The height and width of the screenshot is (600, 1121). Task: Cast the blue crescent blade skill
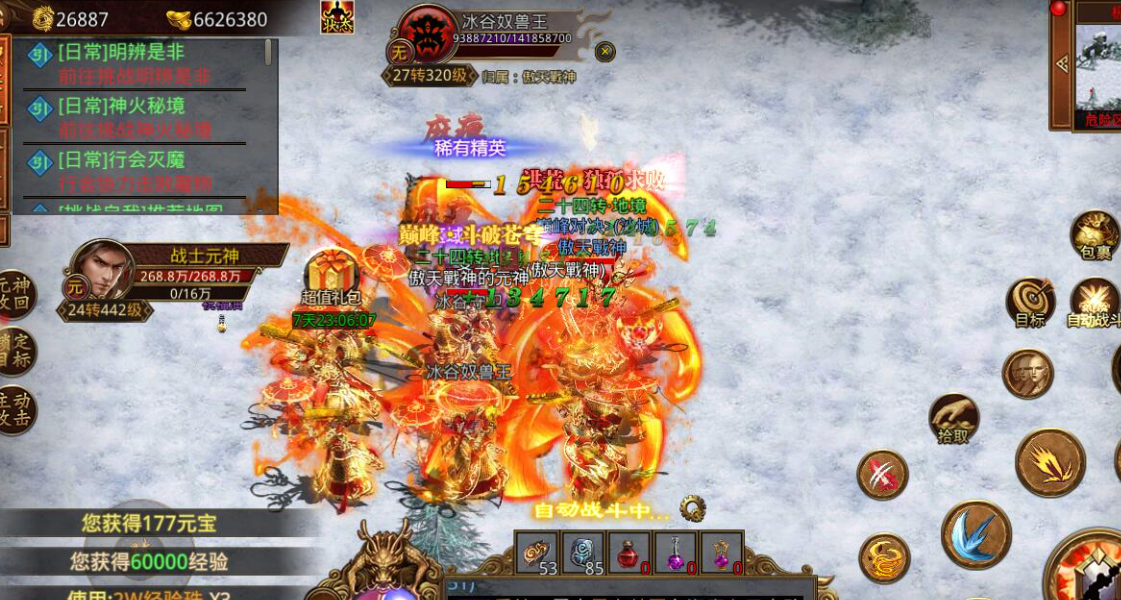coord(975,534)
